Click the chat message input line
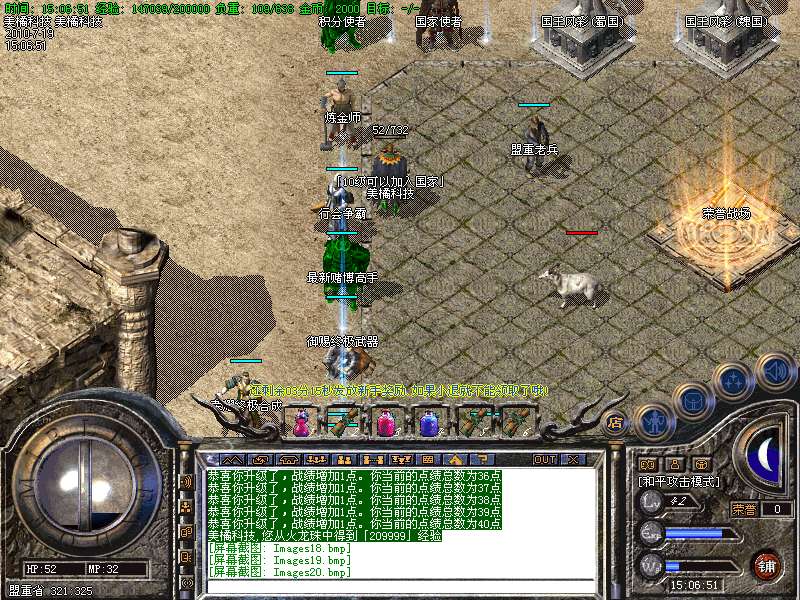The width and height of the screenshot is (800, 600). pyautogui.click(x=400, y=586)
